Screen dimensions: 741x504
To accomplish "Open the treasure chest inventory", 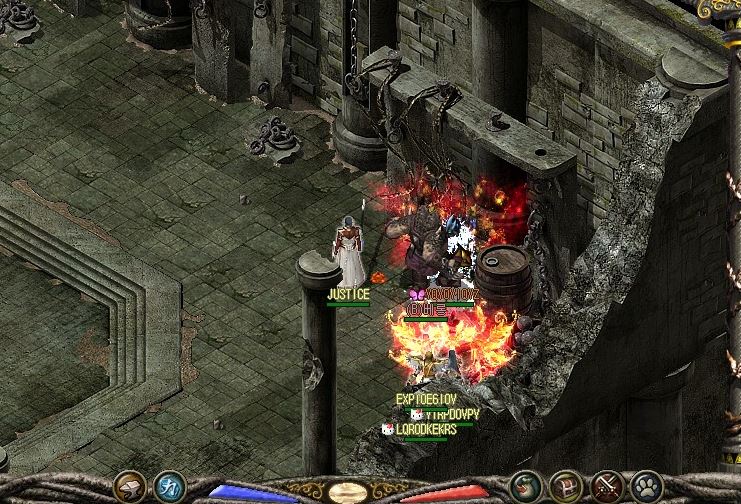I will tap(566, 487).
